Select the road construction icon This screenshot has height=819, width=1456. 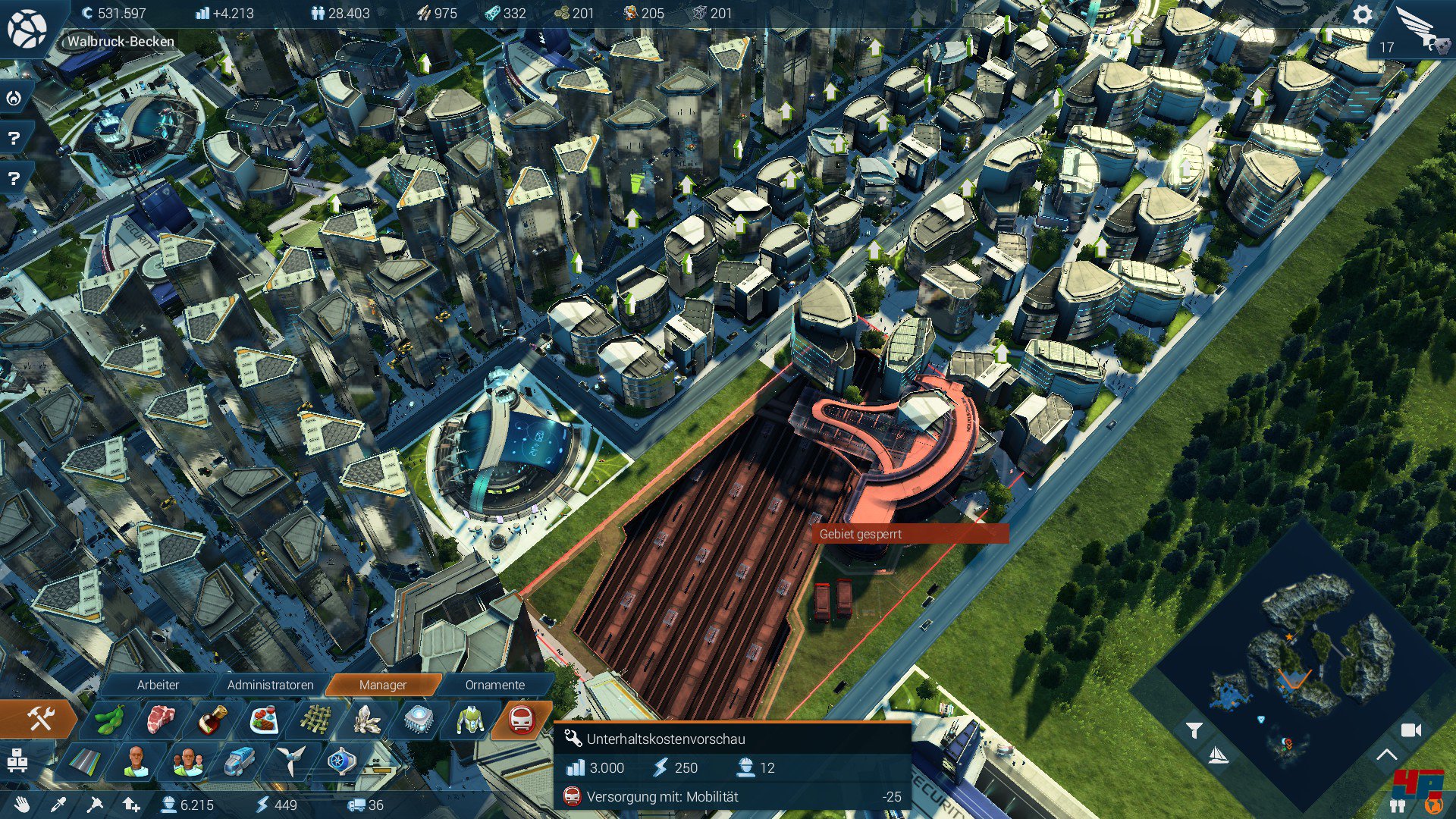[x=86, y=761]
